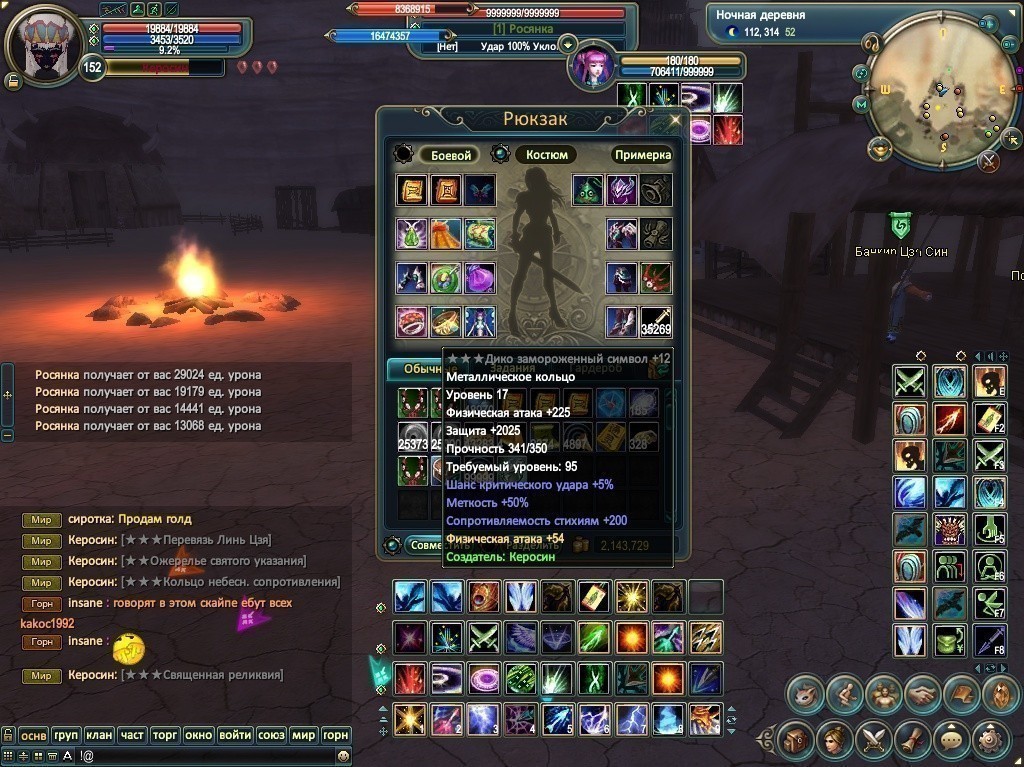This screenshot has height=767, width=1024.
Task: Select the Обычные inventory tab
Action: click(414, 369)
